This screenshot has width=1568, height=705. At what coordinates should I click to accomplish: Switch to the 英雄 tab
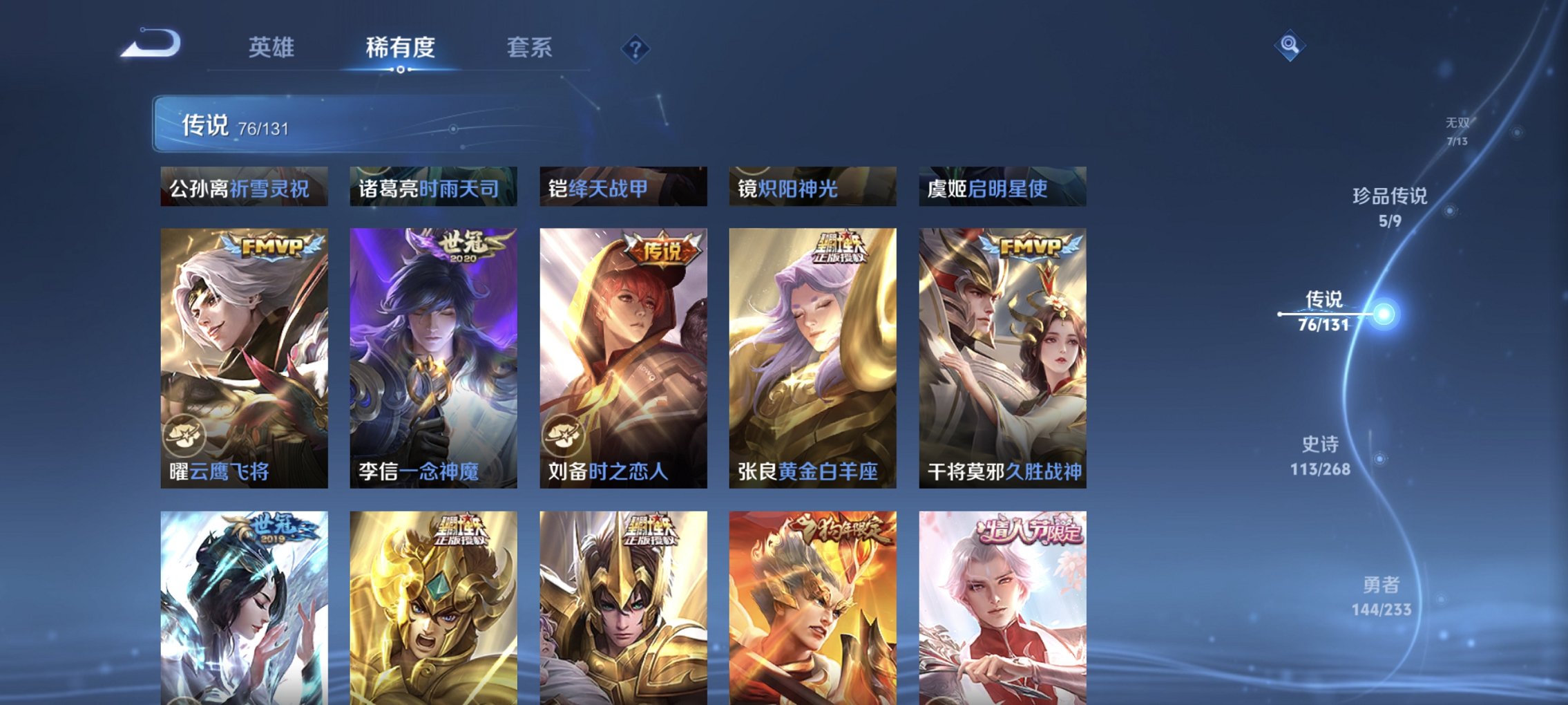coord(273,48)
